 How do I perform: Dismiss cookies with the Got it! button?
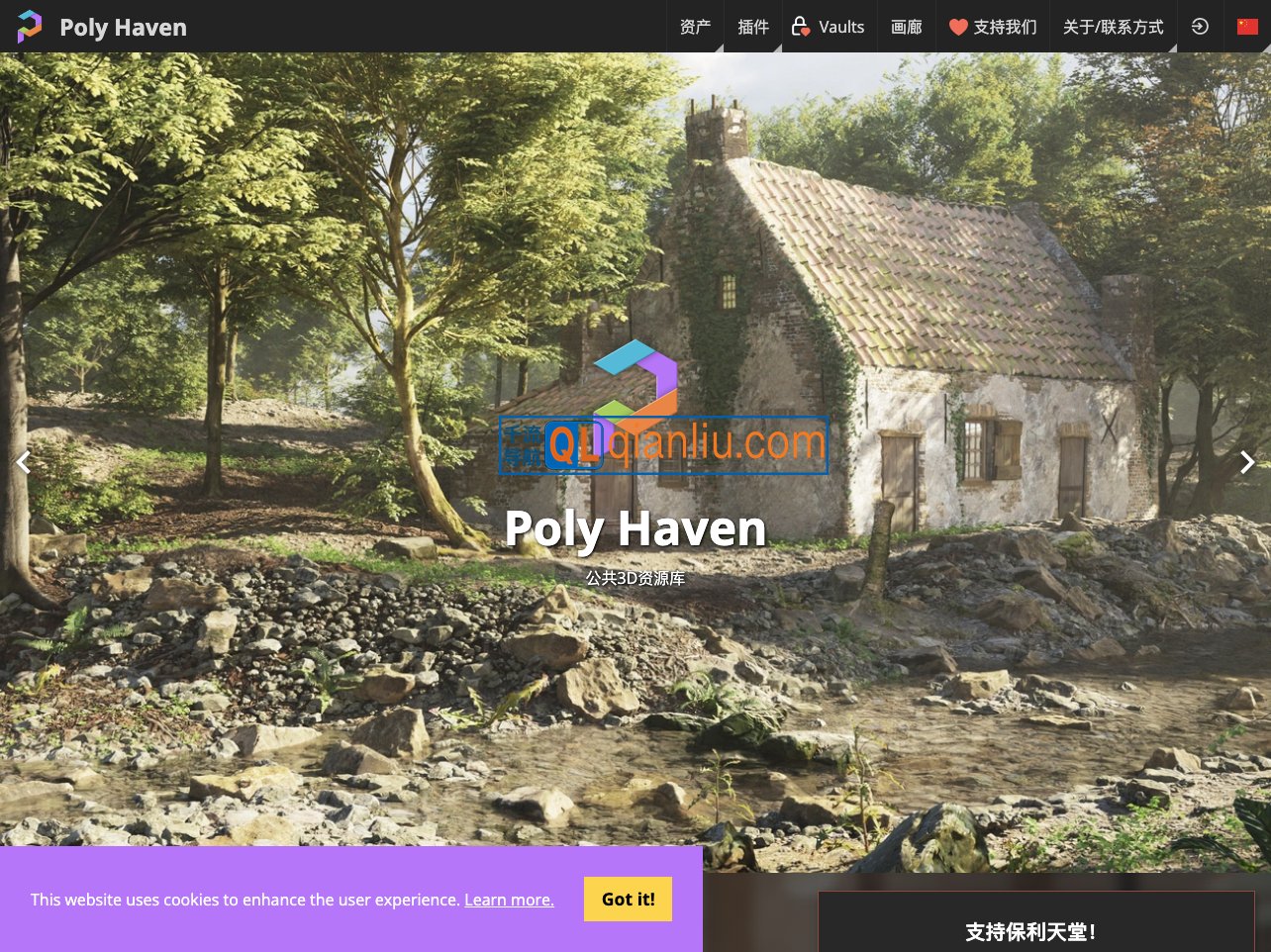point(628,900)
